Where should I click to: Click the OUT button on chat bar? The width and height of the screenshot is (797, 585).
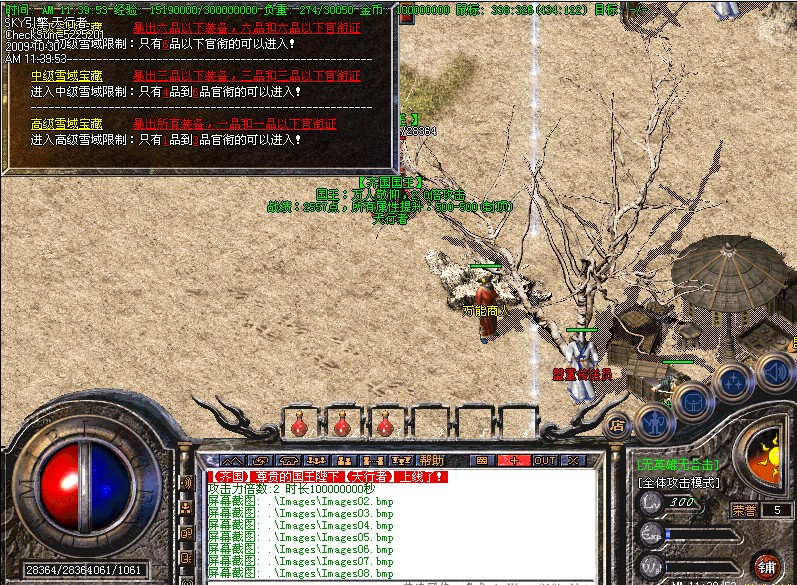coord(545,460)
